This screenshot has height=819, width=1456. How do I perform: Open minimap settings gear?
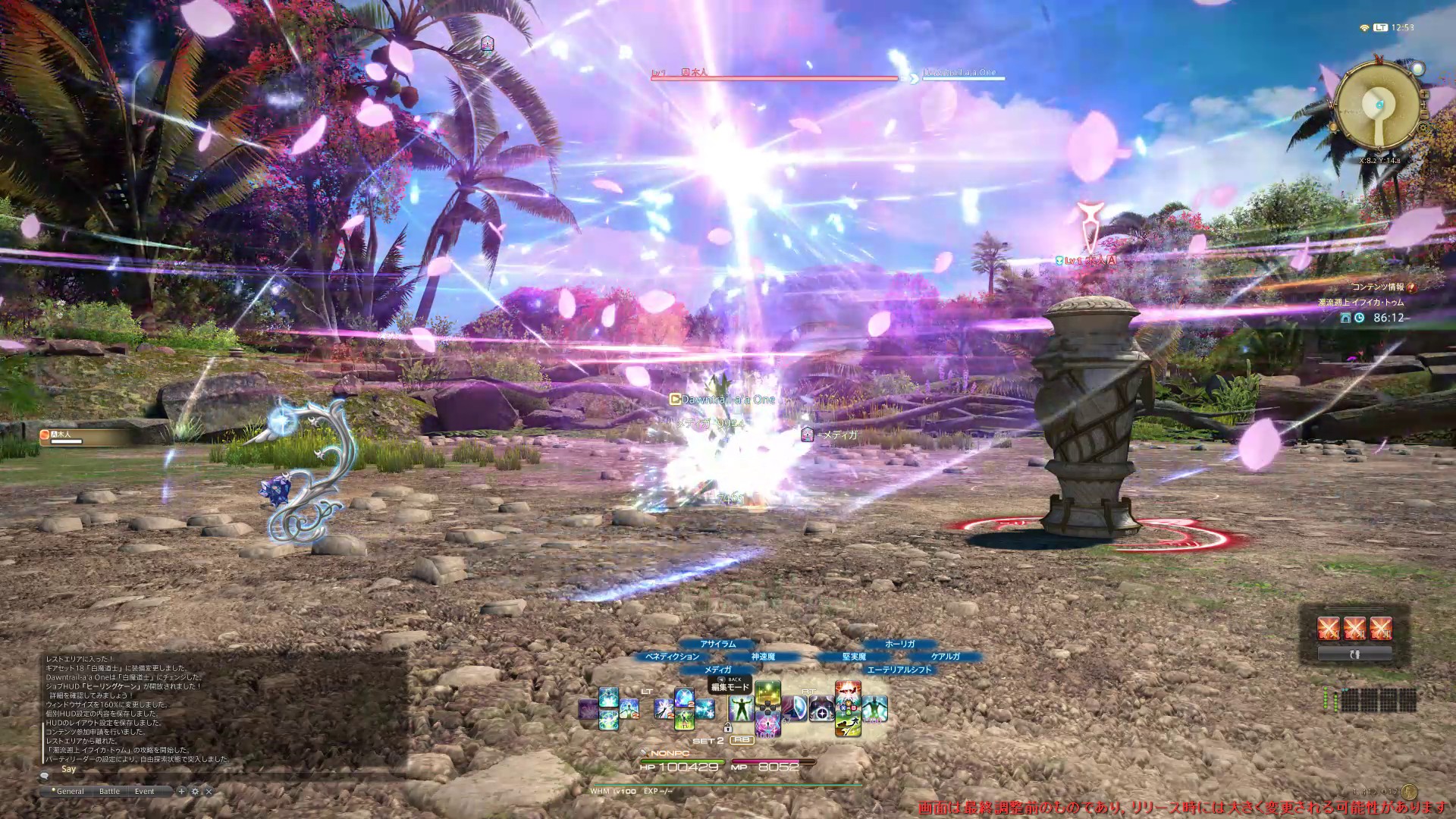pos(1423,128)
